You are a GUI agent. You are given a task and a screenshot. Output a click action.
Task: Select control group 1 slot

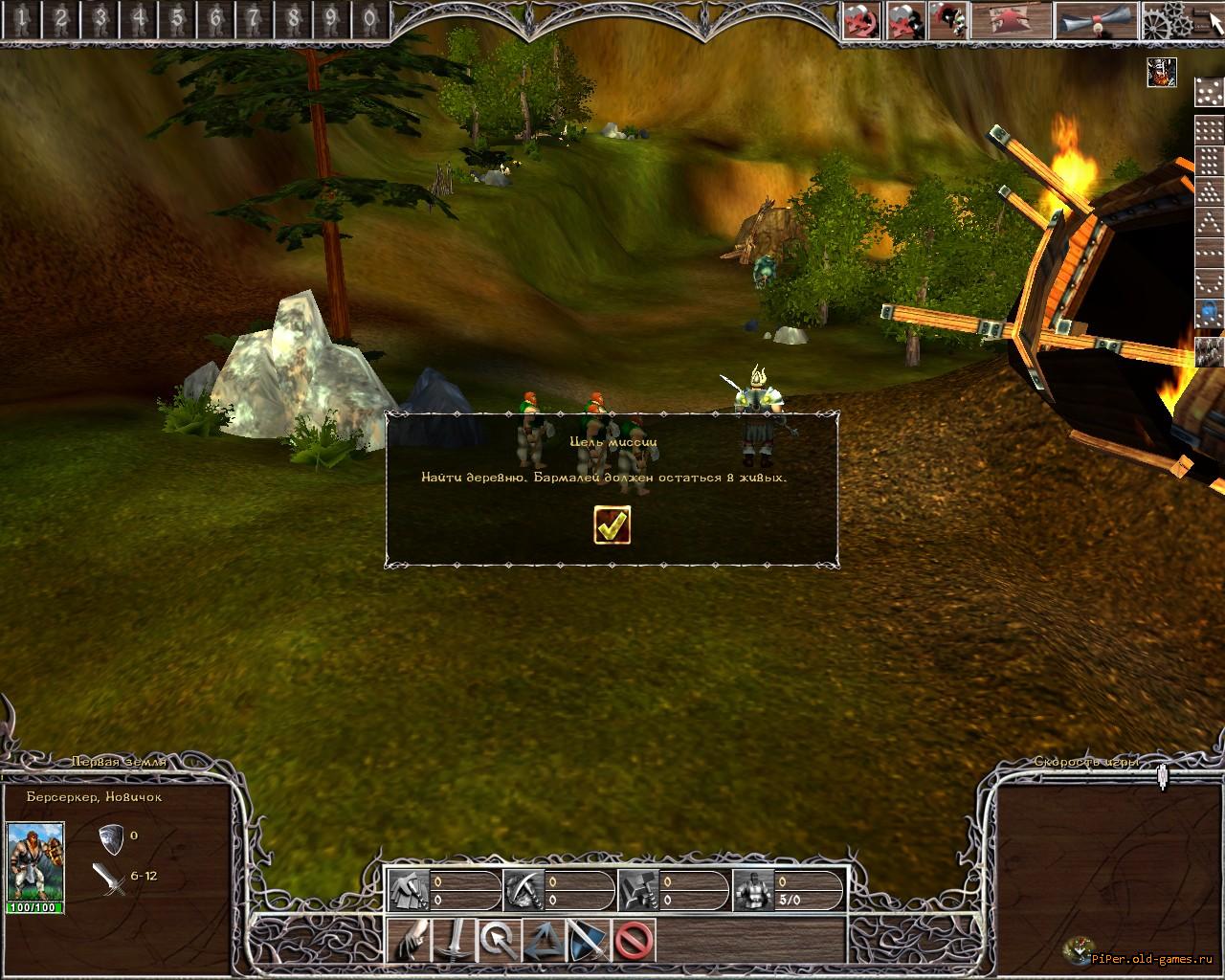click(22, 17)
